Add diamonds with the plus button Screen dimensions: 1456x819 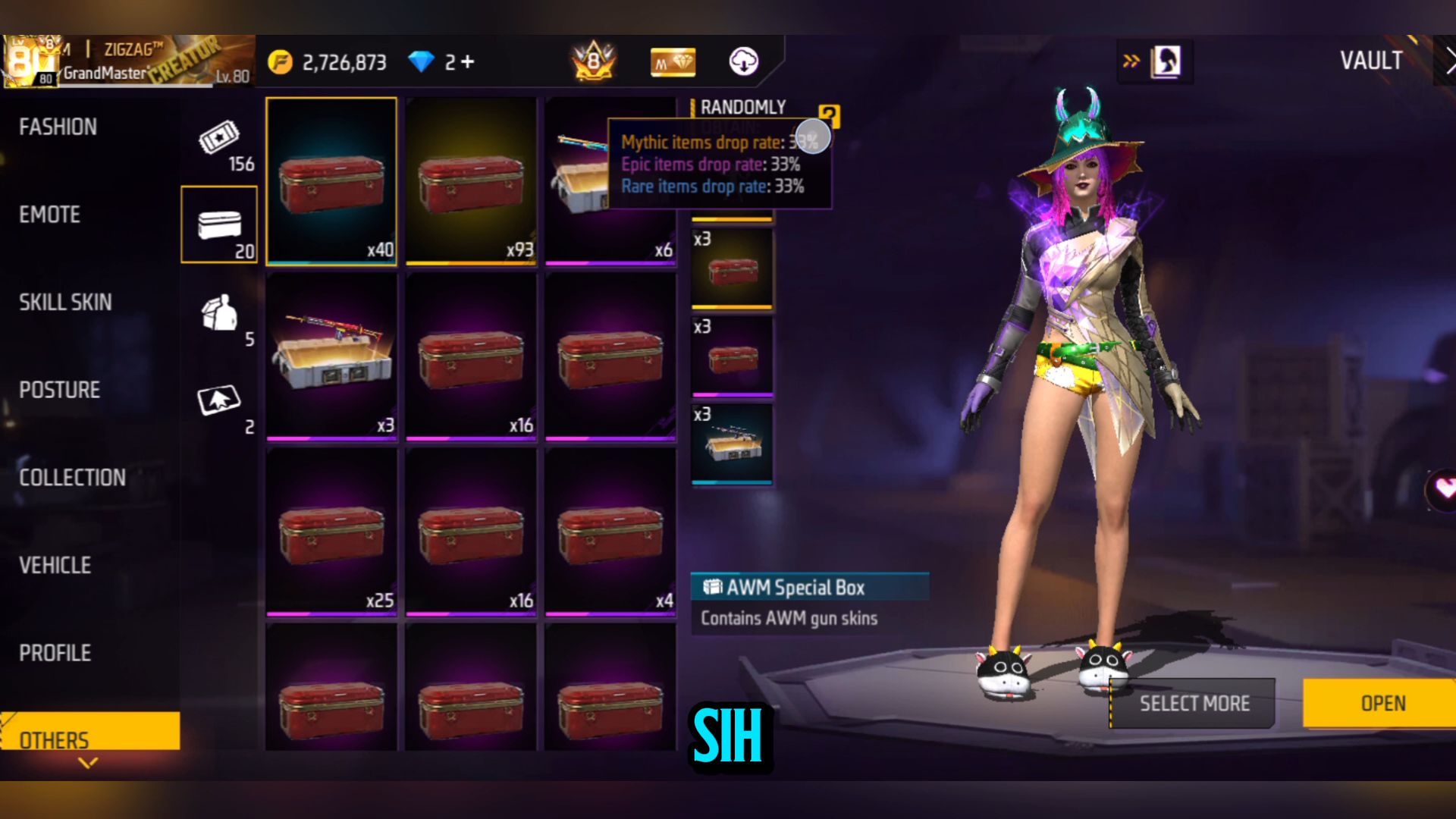(468, 61)
